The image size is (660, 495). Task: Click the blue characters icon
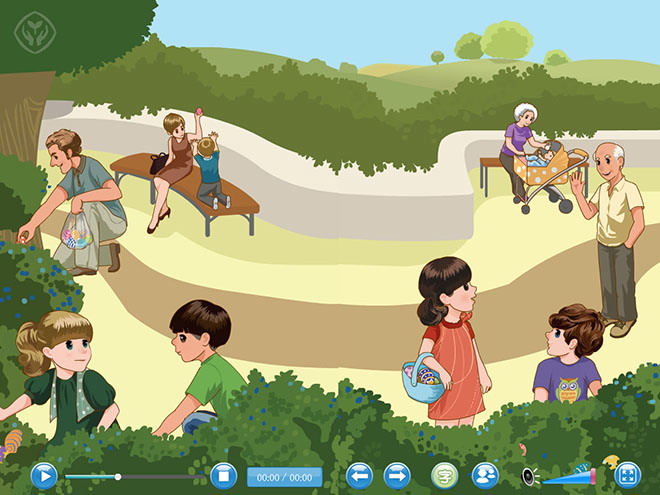485,475
